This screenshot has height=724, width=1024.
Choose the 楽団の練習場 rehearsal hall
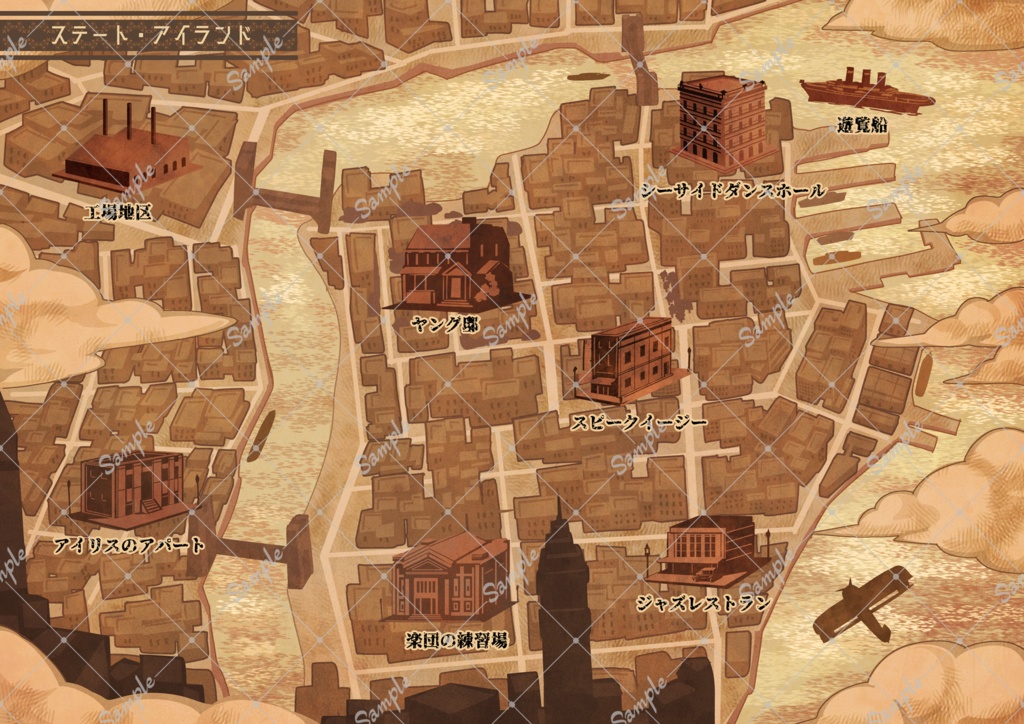pos(451,578)
